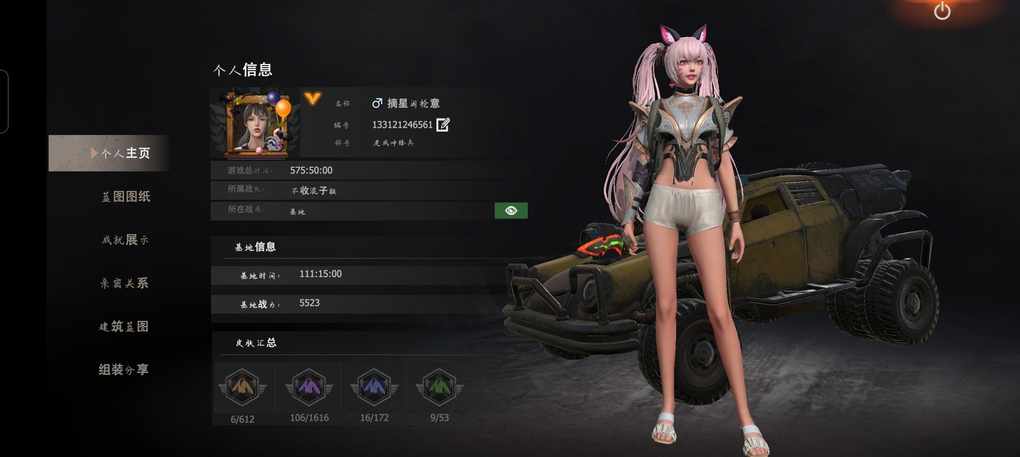Go to the 建筑蓝图 tab

125,326
